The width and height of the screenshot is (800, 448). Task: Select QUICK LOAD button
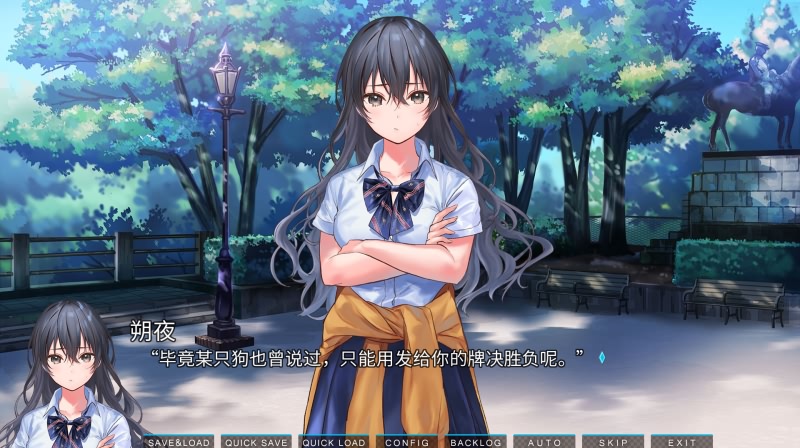[x=334, y=442]
